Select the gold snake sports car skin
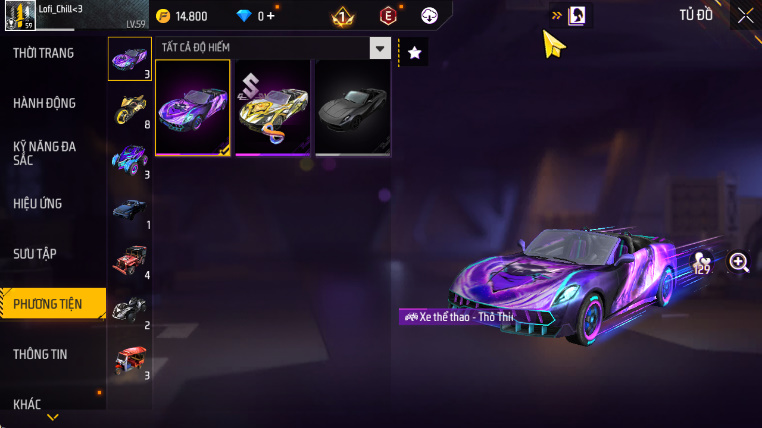The width and height of the screenshot is (762, 428). 272,108
